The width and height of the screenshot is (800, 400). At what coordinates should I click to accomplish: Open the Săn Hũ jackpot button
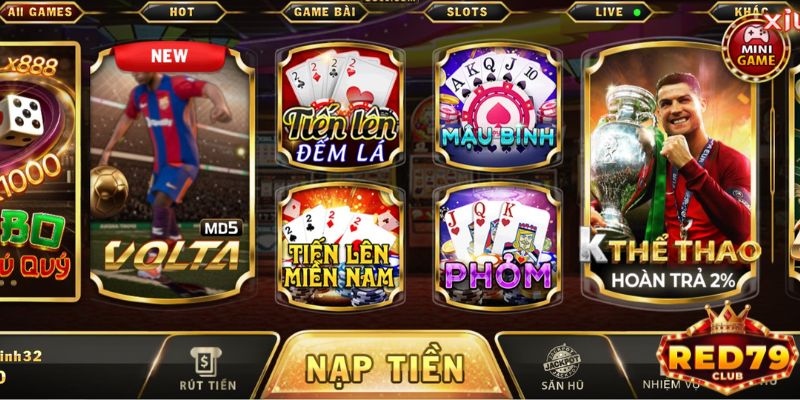click(561, 366)
